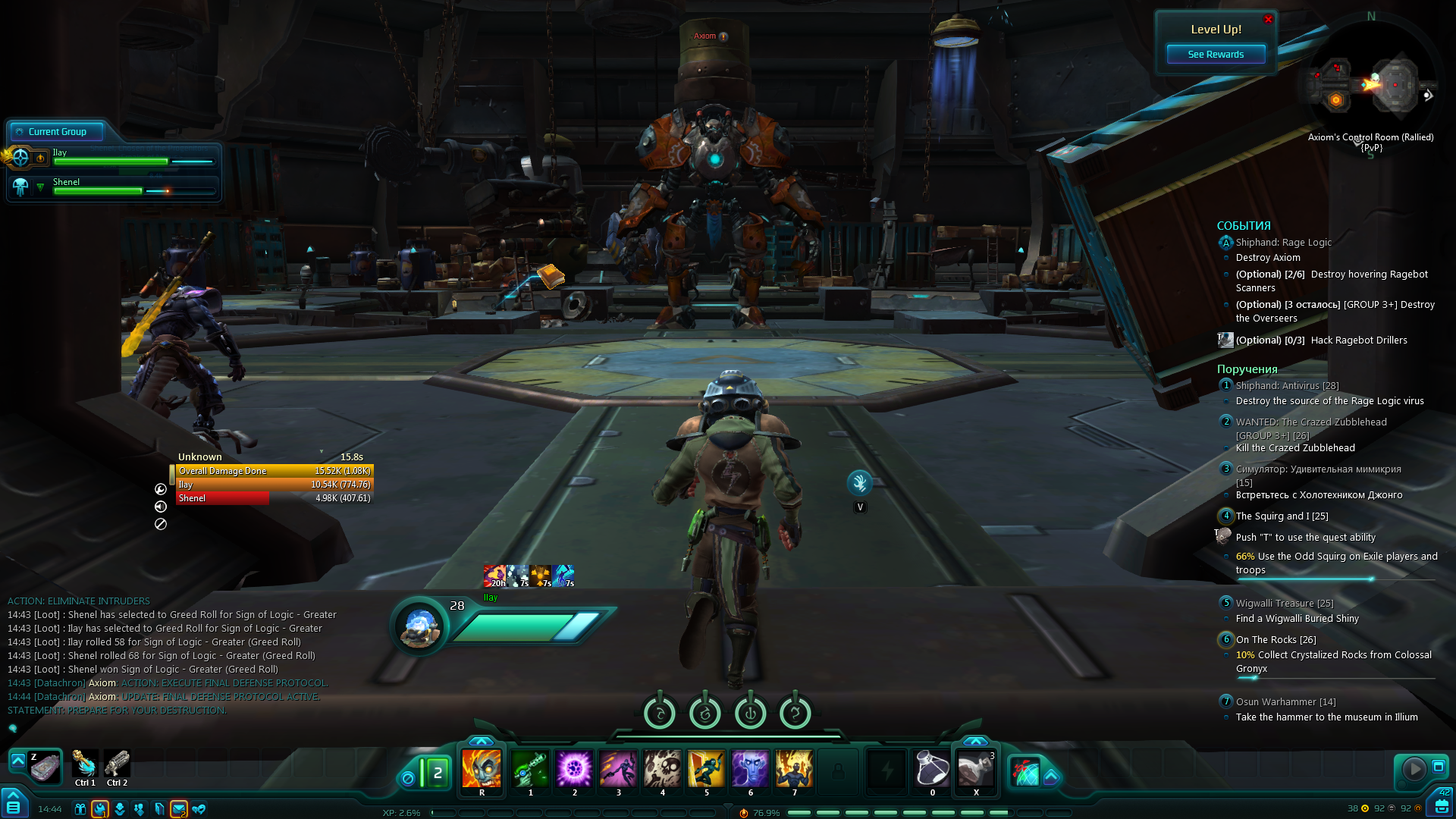Trigger the white skull smoke ability
Screen dimensions: 1456x819
663,769
